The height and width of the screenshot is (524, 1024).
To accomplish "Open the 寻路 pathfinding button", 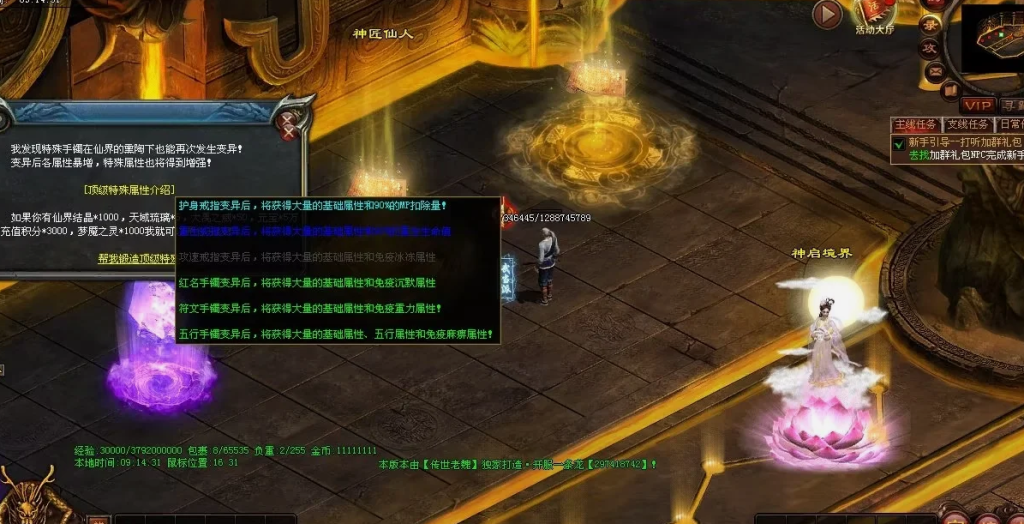I will pos(1011,105).
